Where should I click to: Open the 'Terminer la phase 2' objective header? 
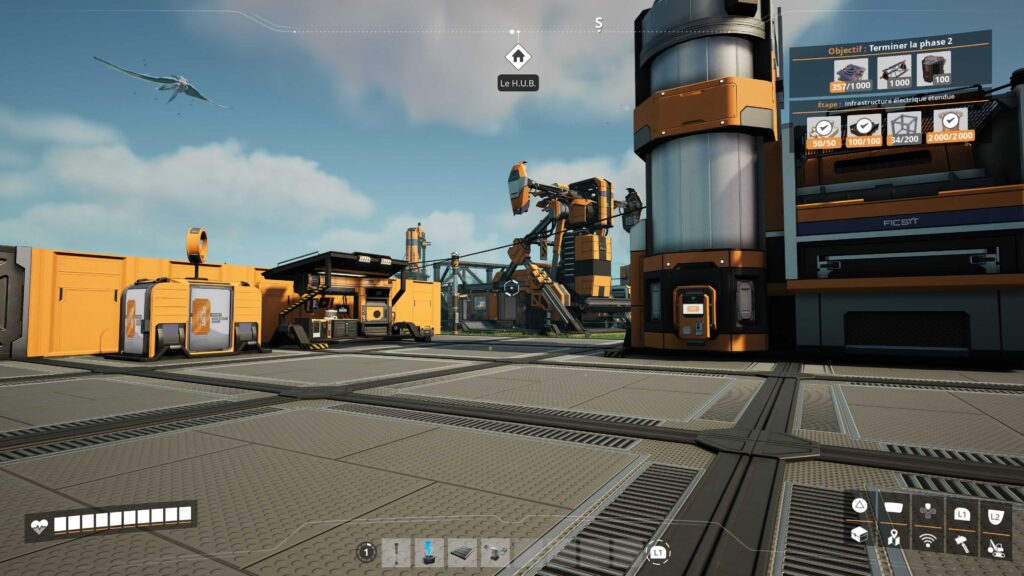[x=889, y=48]
